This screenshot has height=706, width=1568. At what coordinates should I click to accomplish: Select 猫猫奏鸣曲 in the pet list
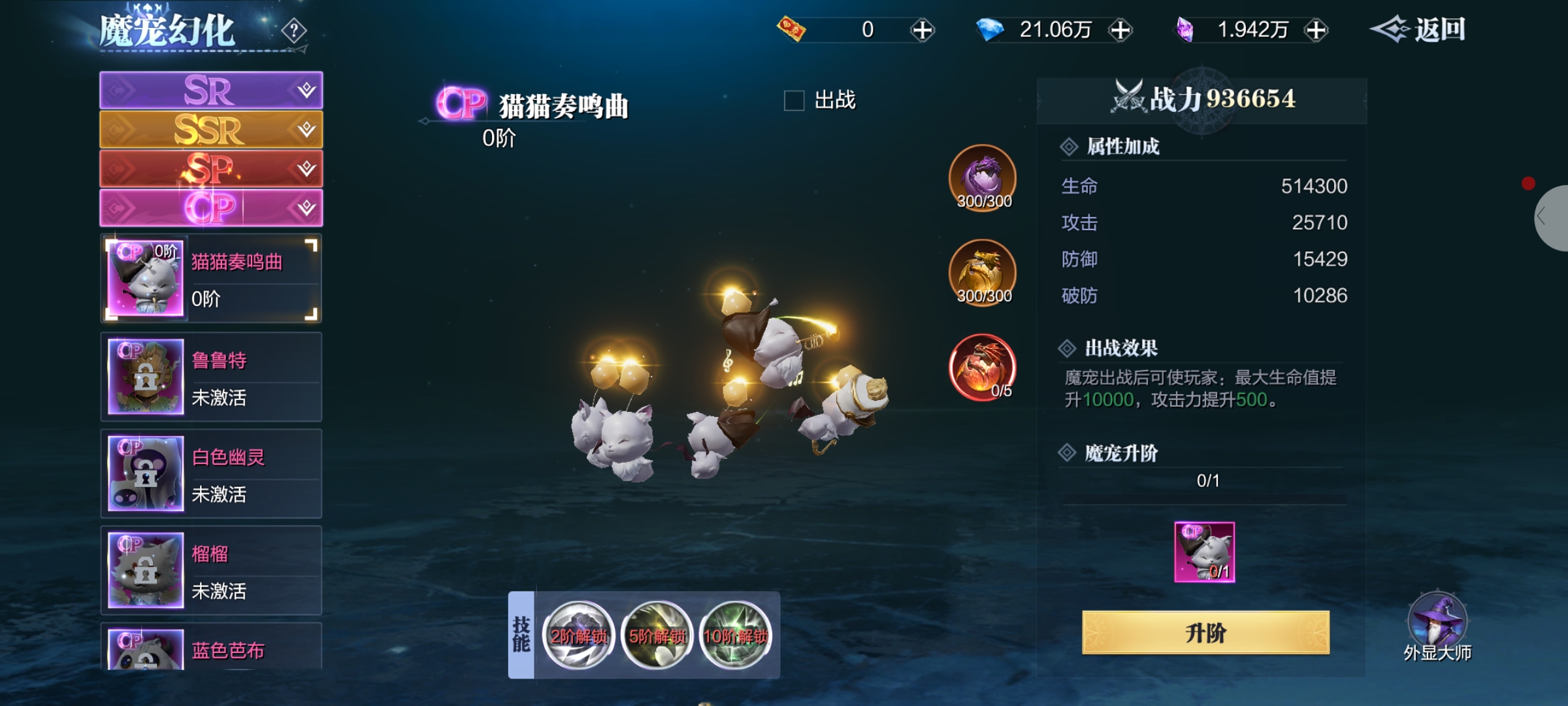click(x=210, y=279)
